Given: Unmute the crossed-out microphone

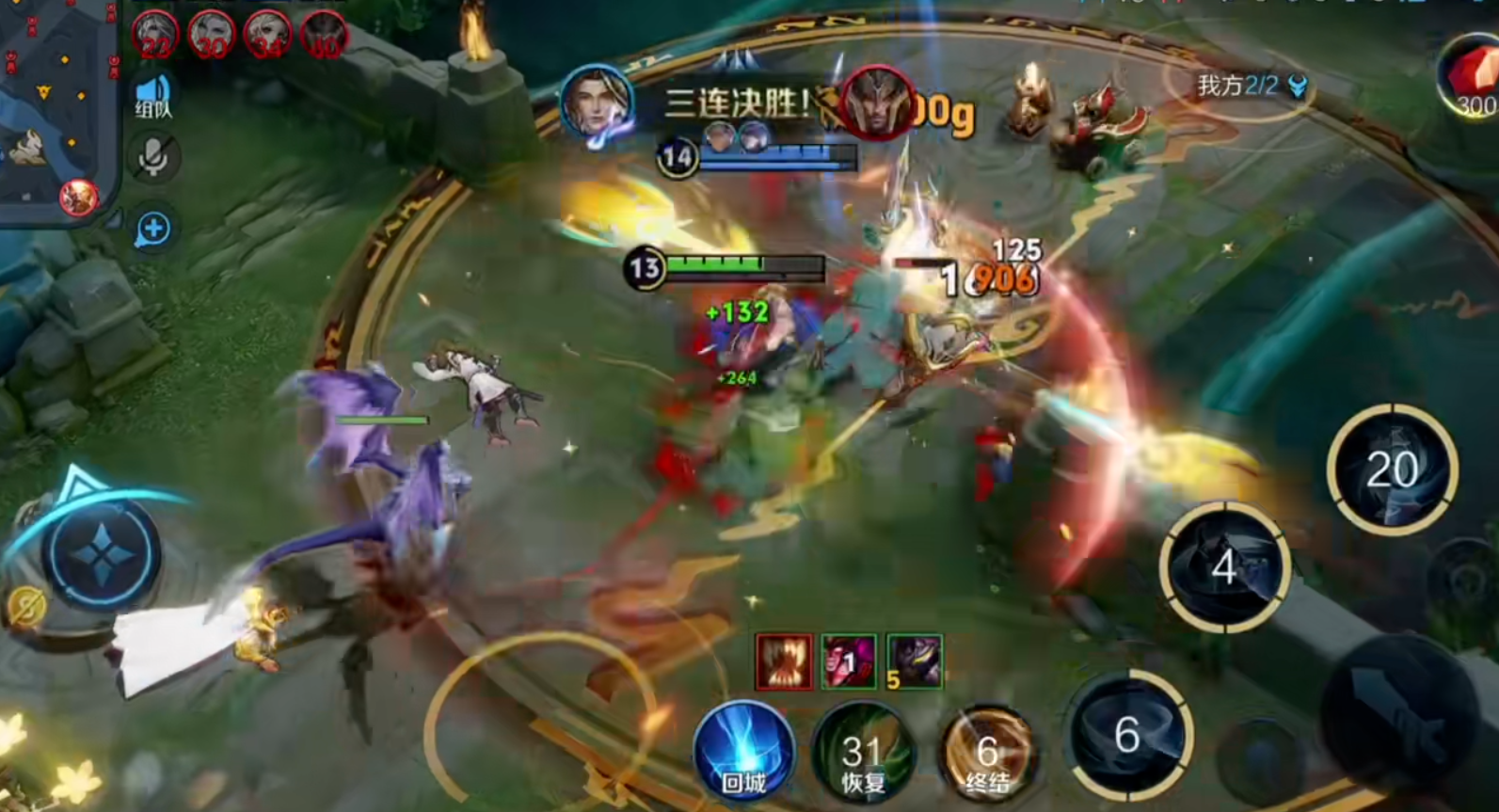Looking at the screenshot, I should click(x=152, y=157).
